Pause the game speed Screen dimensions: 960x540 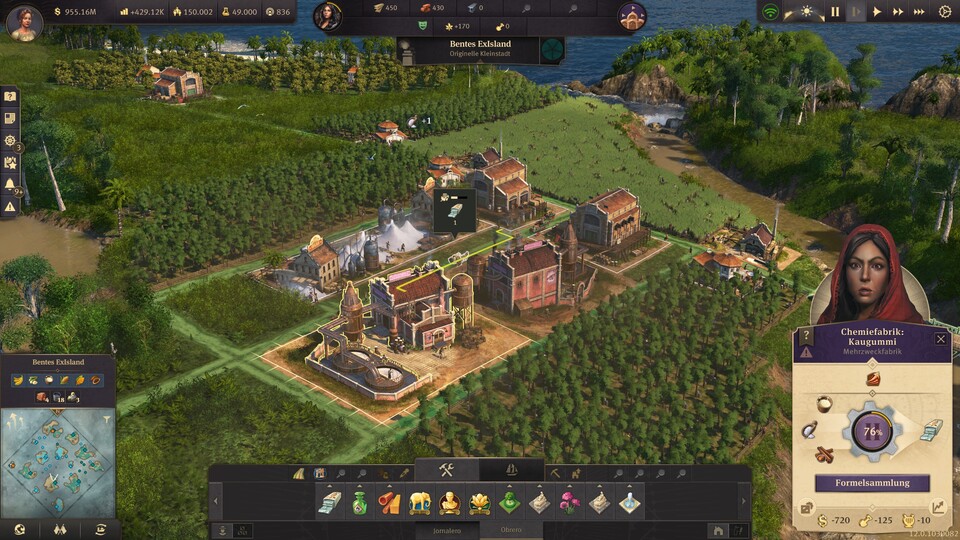(834, 12)
